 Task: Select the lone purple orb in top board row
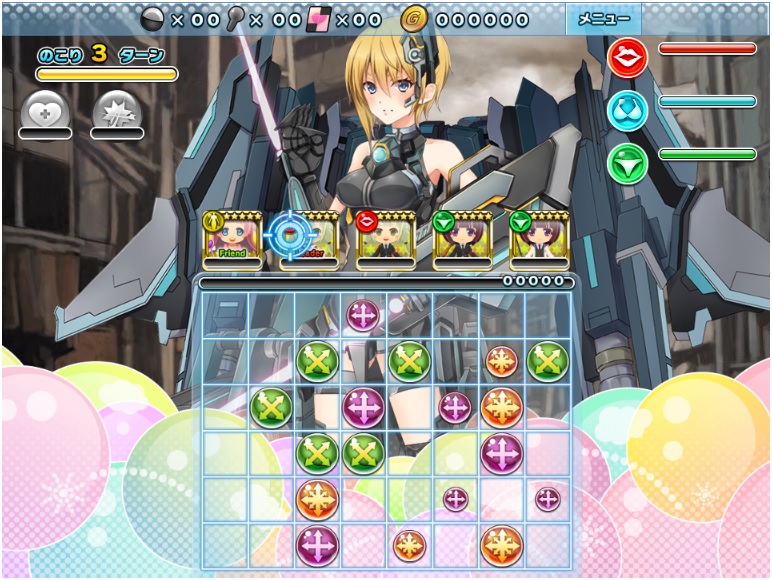tap(363, 315)
